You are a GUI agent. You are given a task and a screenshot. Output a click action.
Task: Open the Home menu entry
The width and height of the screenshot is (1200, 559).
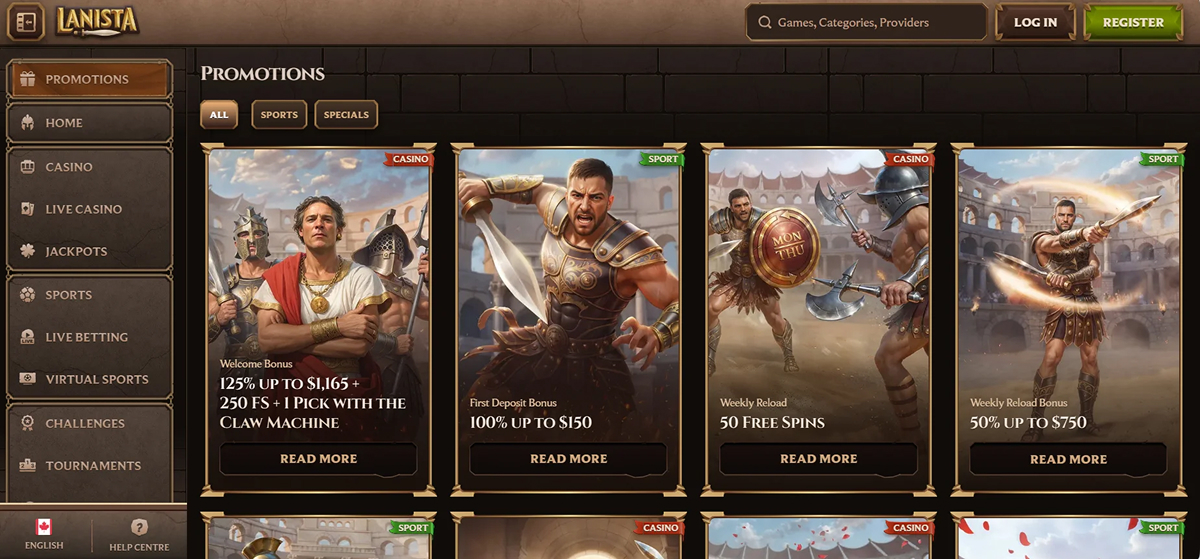(89, 123)
